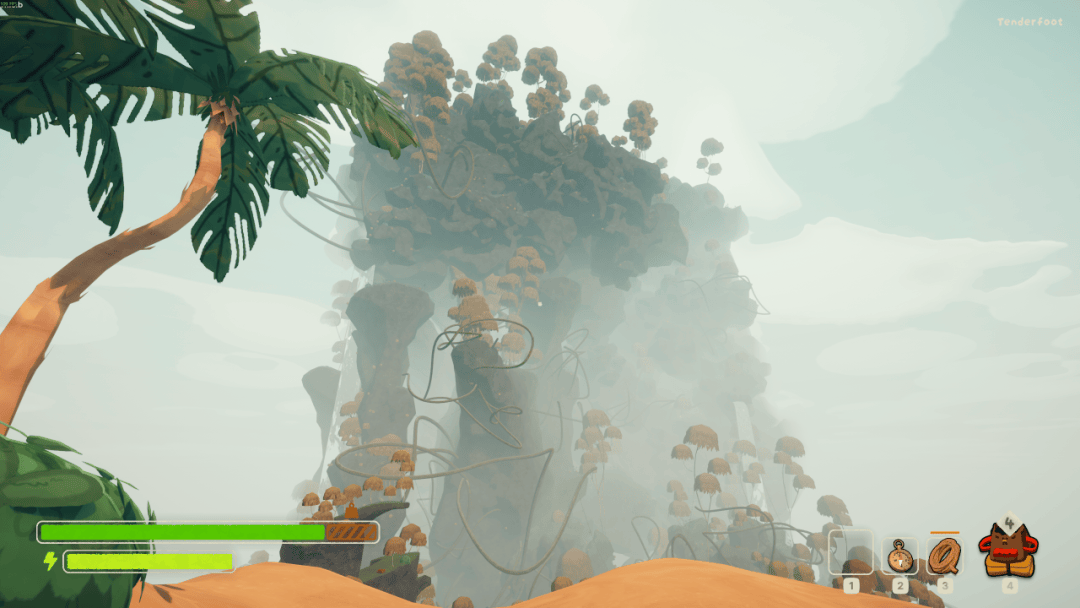Open the brown backpack slot

1009,551
